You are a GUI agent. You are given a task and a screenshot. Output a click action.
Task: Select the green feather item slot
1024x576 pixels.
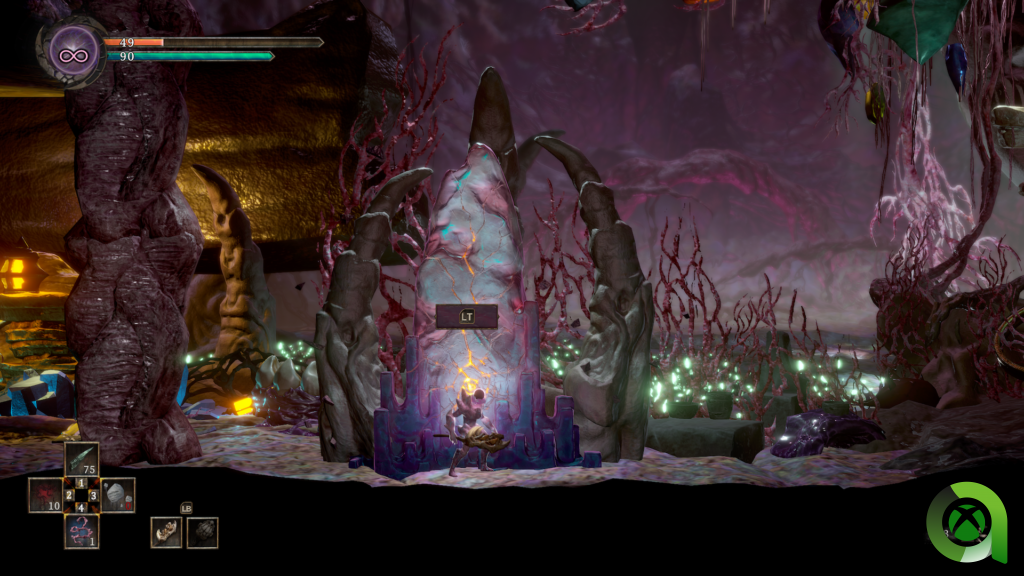(82, 459)
